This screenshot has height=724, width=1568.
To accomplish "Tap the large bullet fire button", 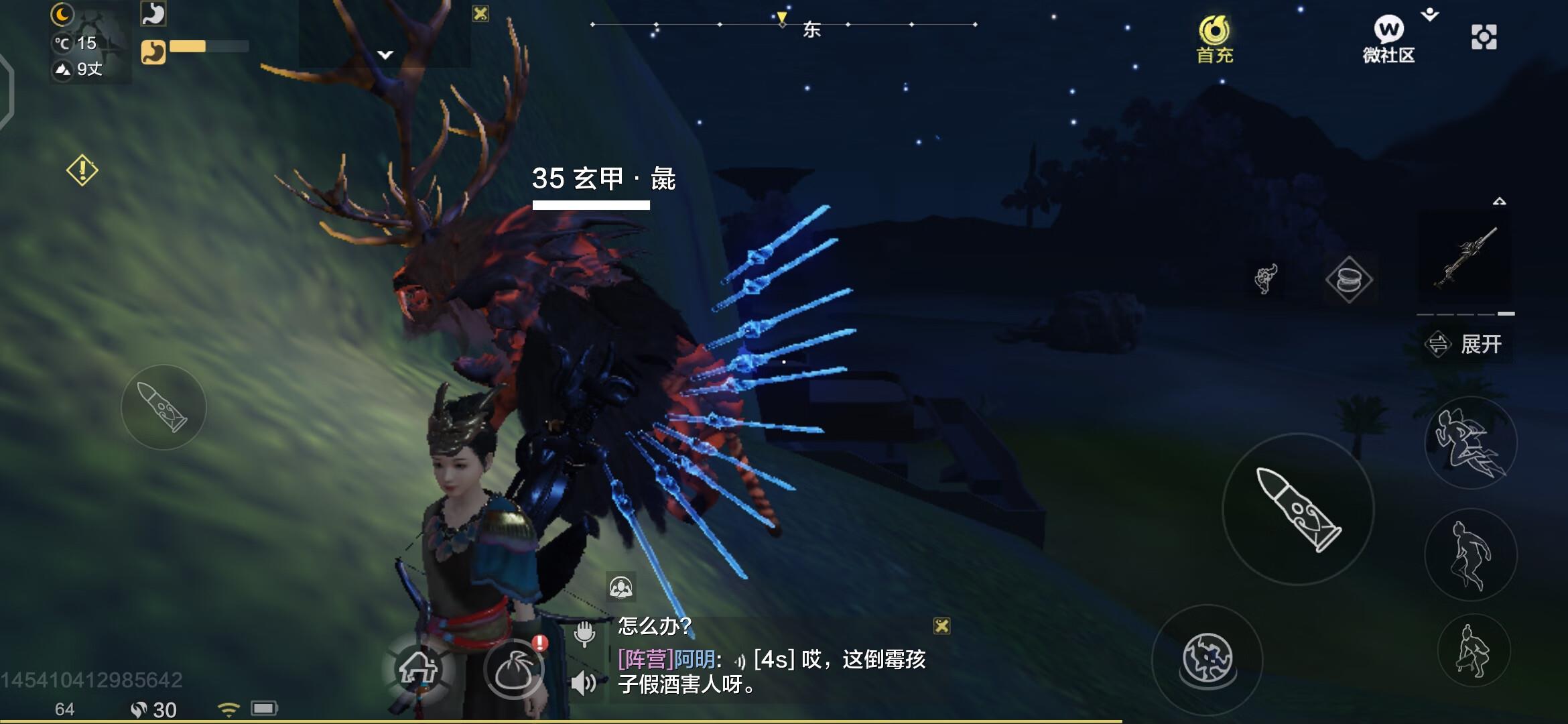I will (x=1298, y=509).
